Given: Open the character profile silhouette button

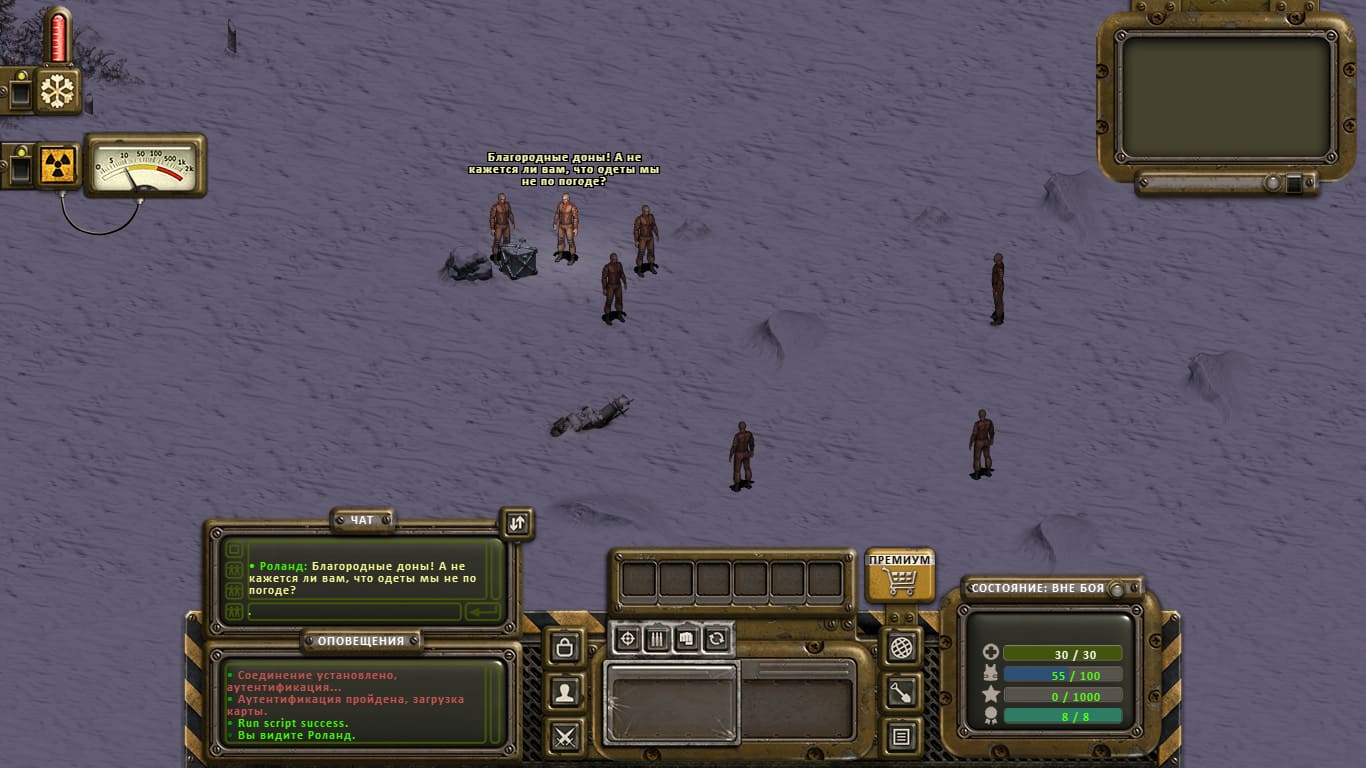Looking at the screenshot, I should tap(565, 692).
